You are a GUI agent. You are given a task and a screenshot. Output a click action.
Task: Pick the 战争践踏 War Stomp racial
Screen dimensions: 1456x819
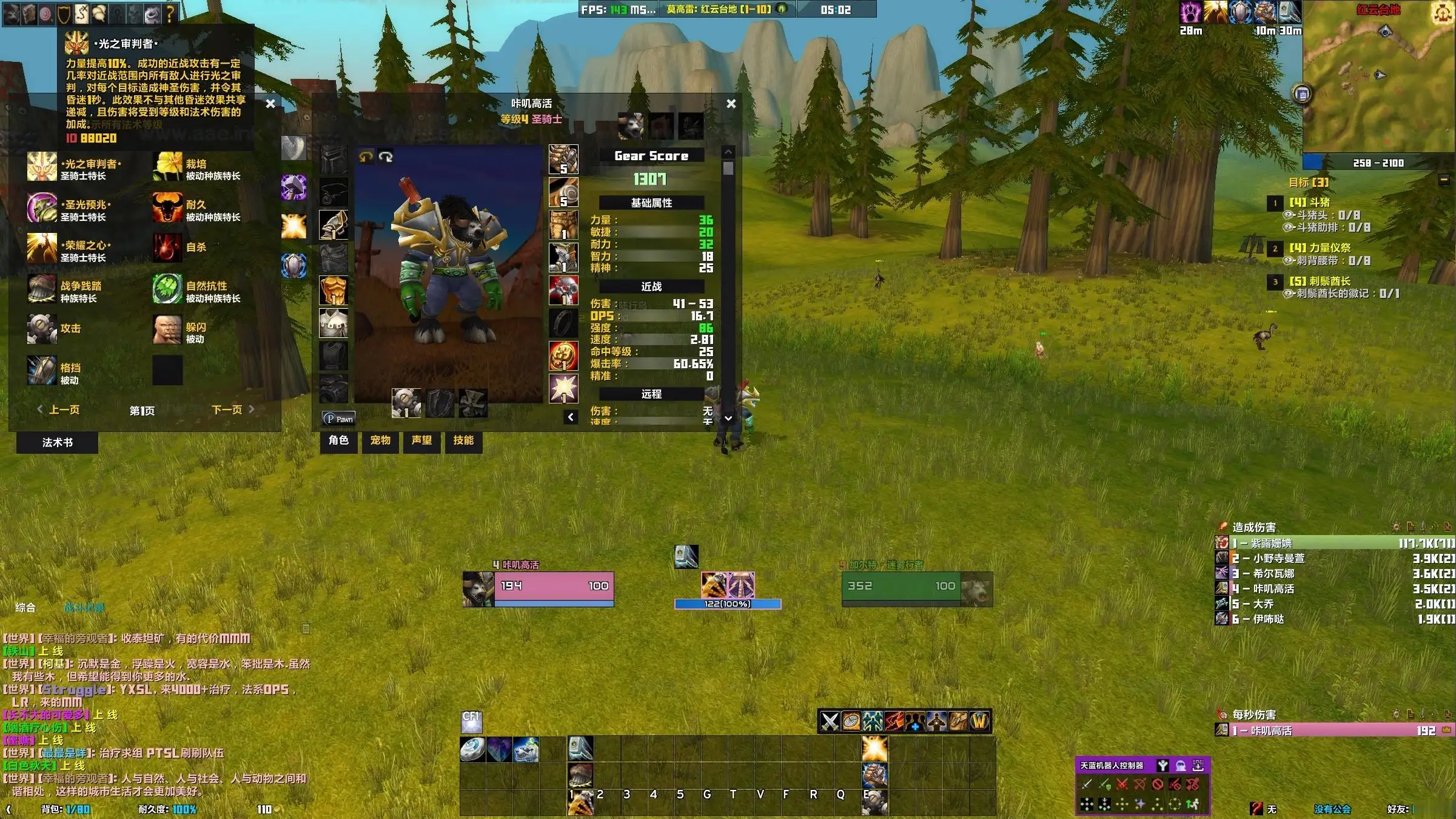pyautogui.click(x=42, y=290)
